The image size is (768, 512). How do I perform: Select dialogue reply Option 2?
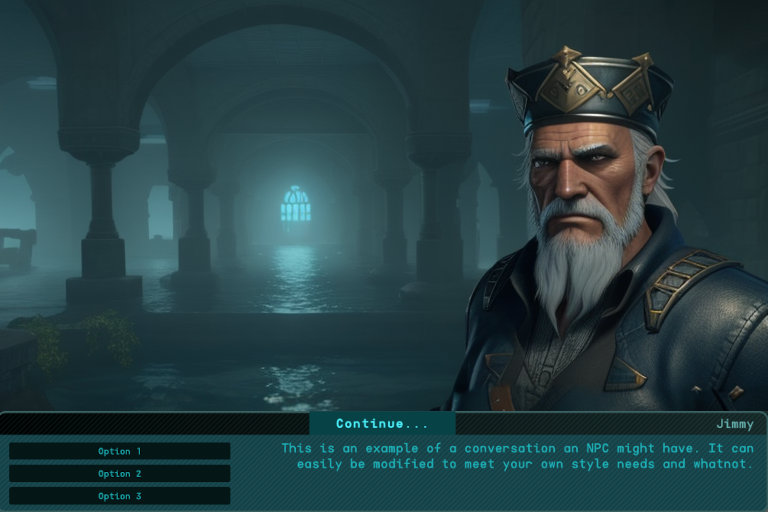point(120,473)
